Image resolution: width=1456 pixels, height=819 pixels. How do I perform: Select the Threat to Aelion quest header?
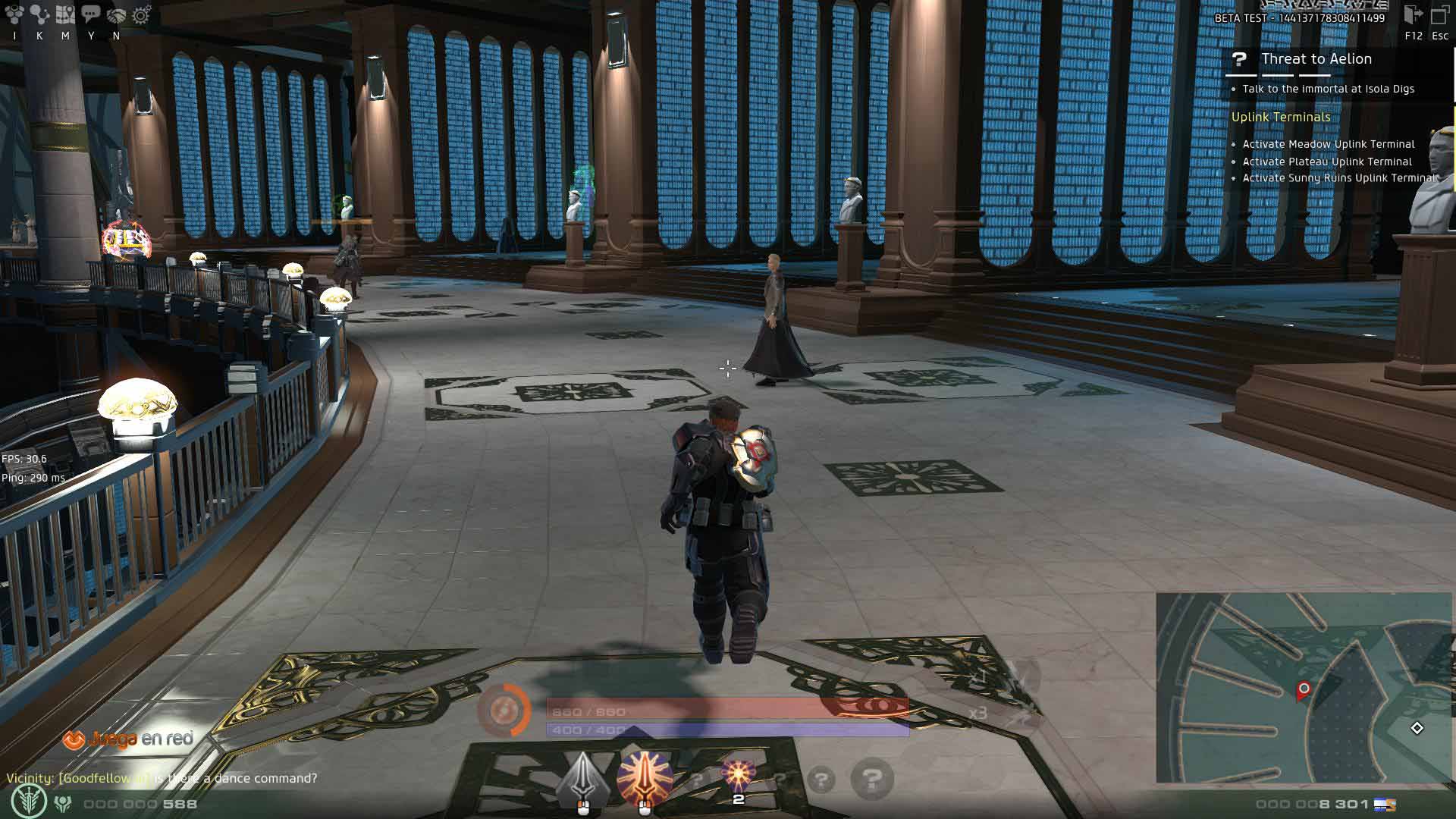[x=1316, y=59]
